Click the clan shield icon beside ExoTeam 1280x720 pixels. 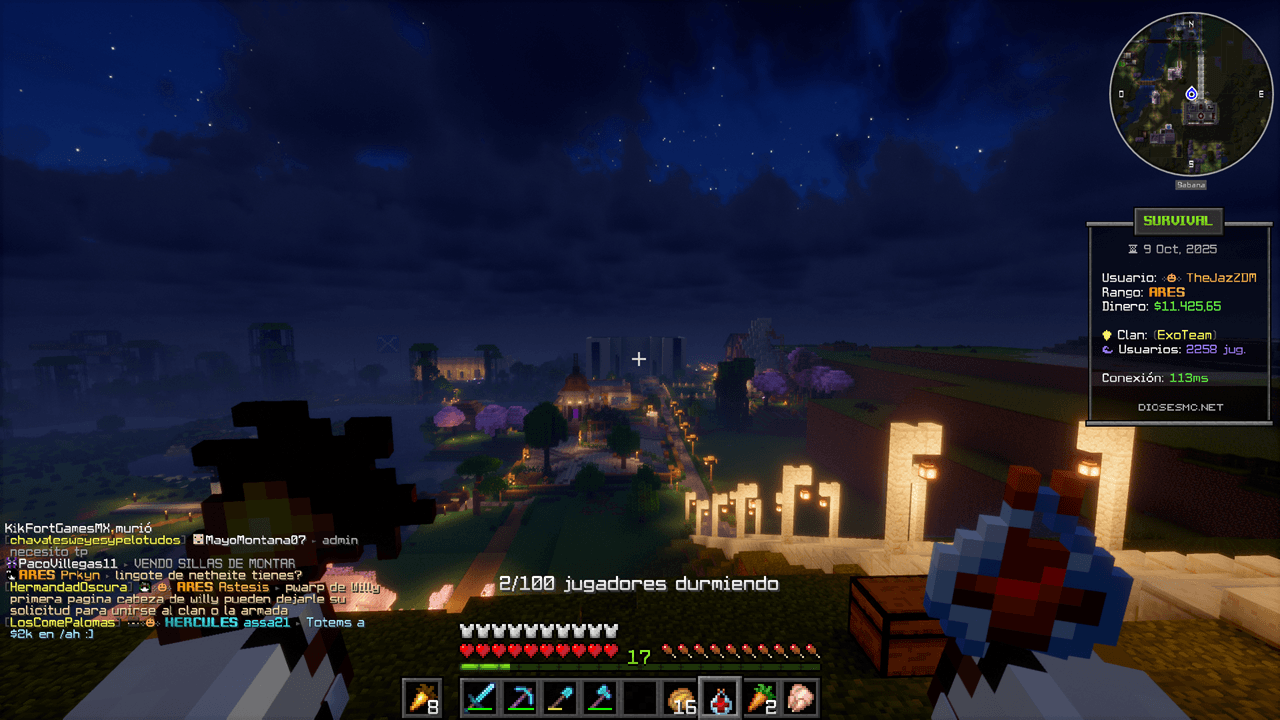pyautogui.click(x=1107, y=335)
